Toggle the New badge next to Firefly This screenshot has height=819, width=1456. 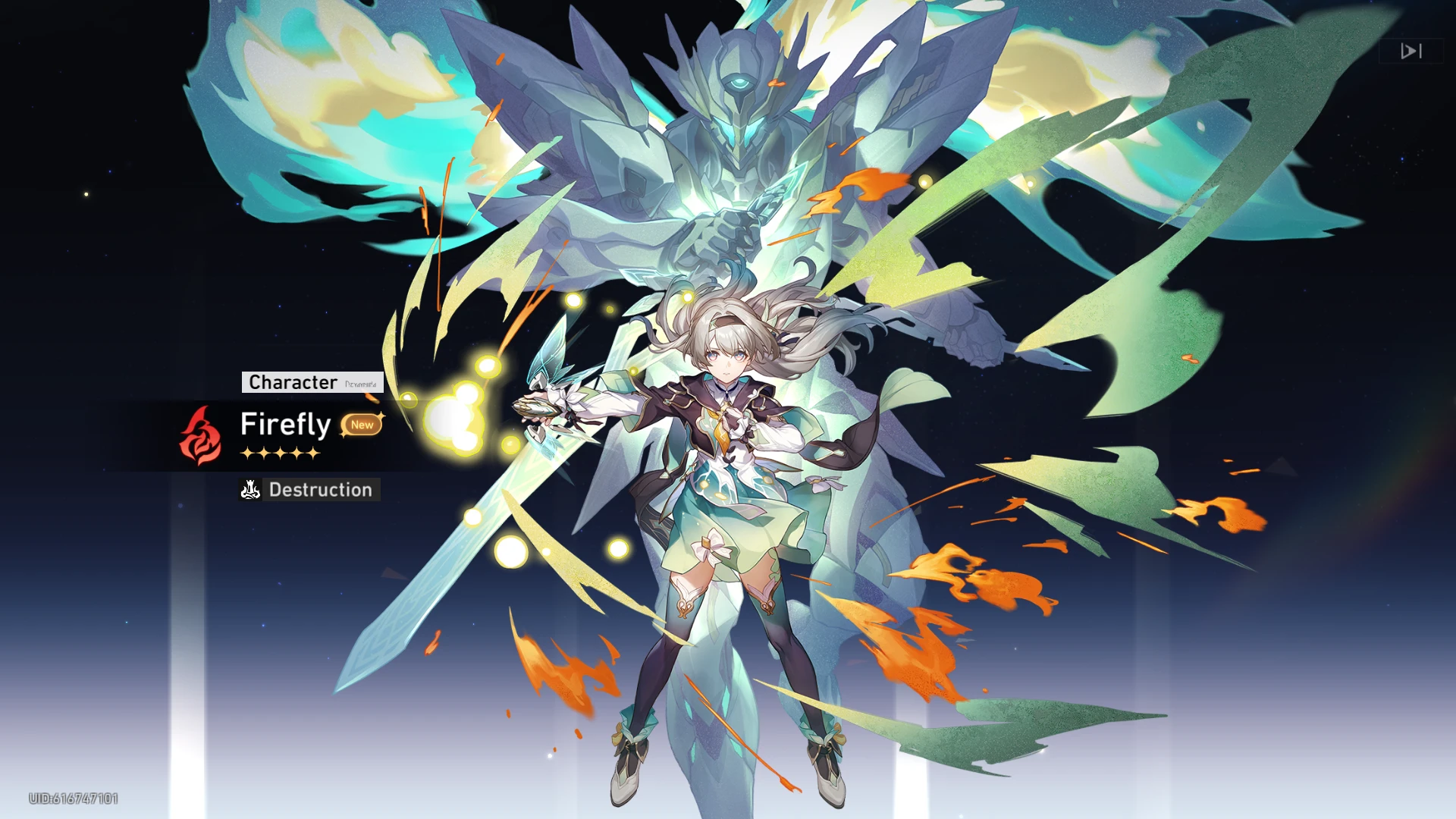[362, 425]
